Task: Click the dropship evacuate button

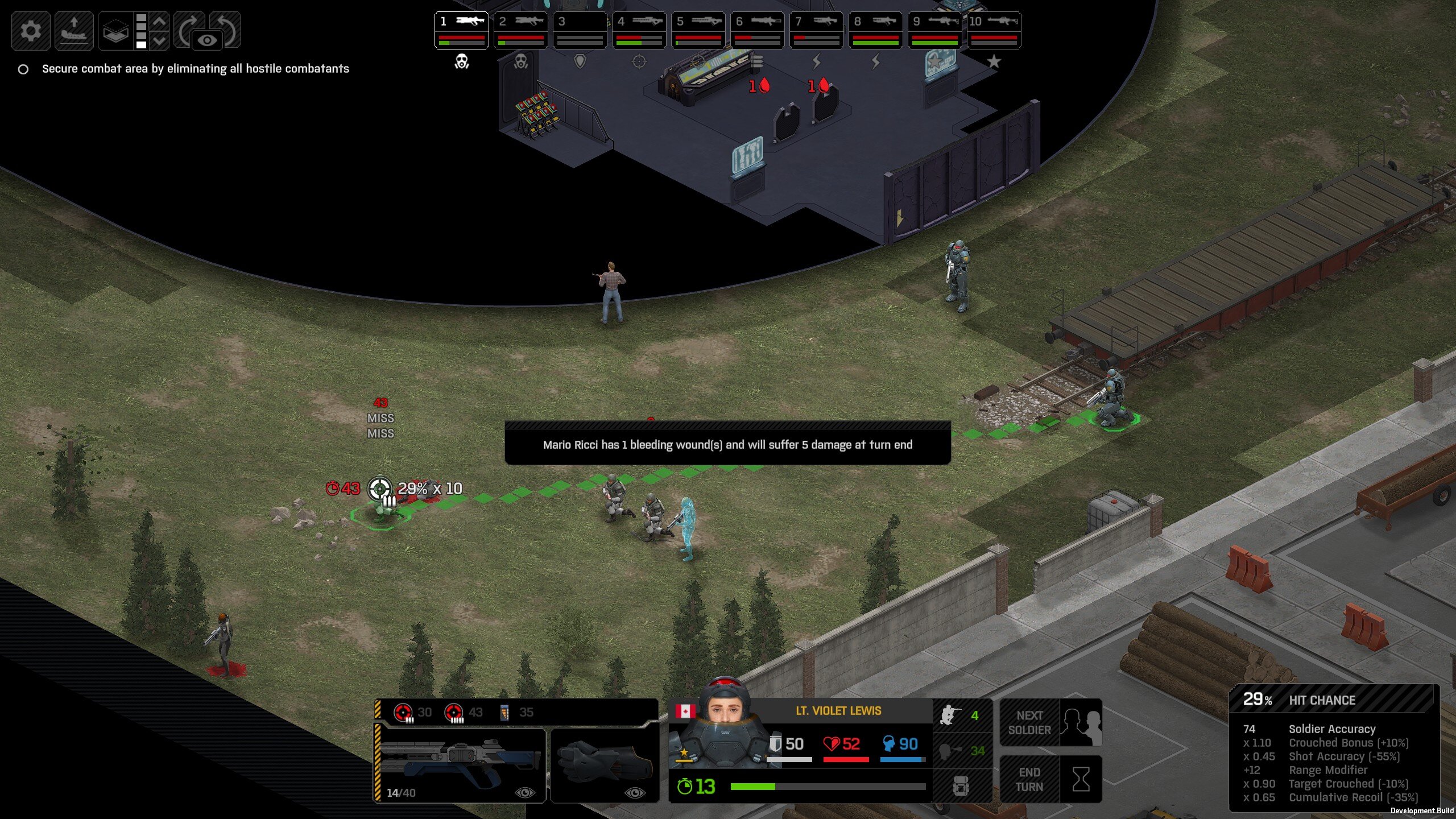Action: pos(74,30)
